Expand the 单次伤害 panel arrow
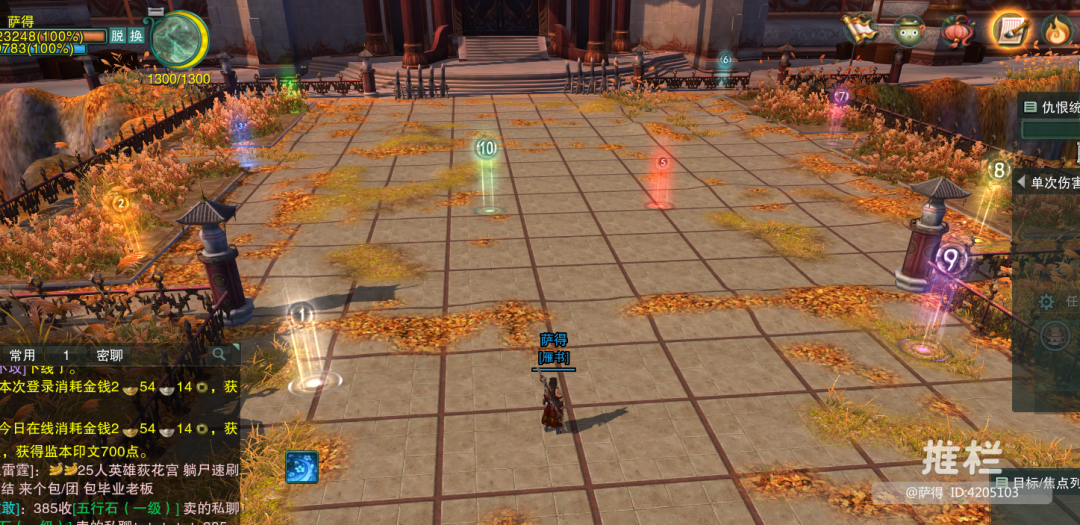Screen dimensions: 1080x525 [x=1021, y=183]
